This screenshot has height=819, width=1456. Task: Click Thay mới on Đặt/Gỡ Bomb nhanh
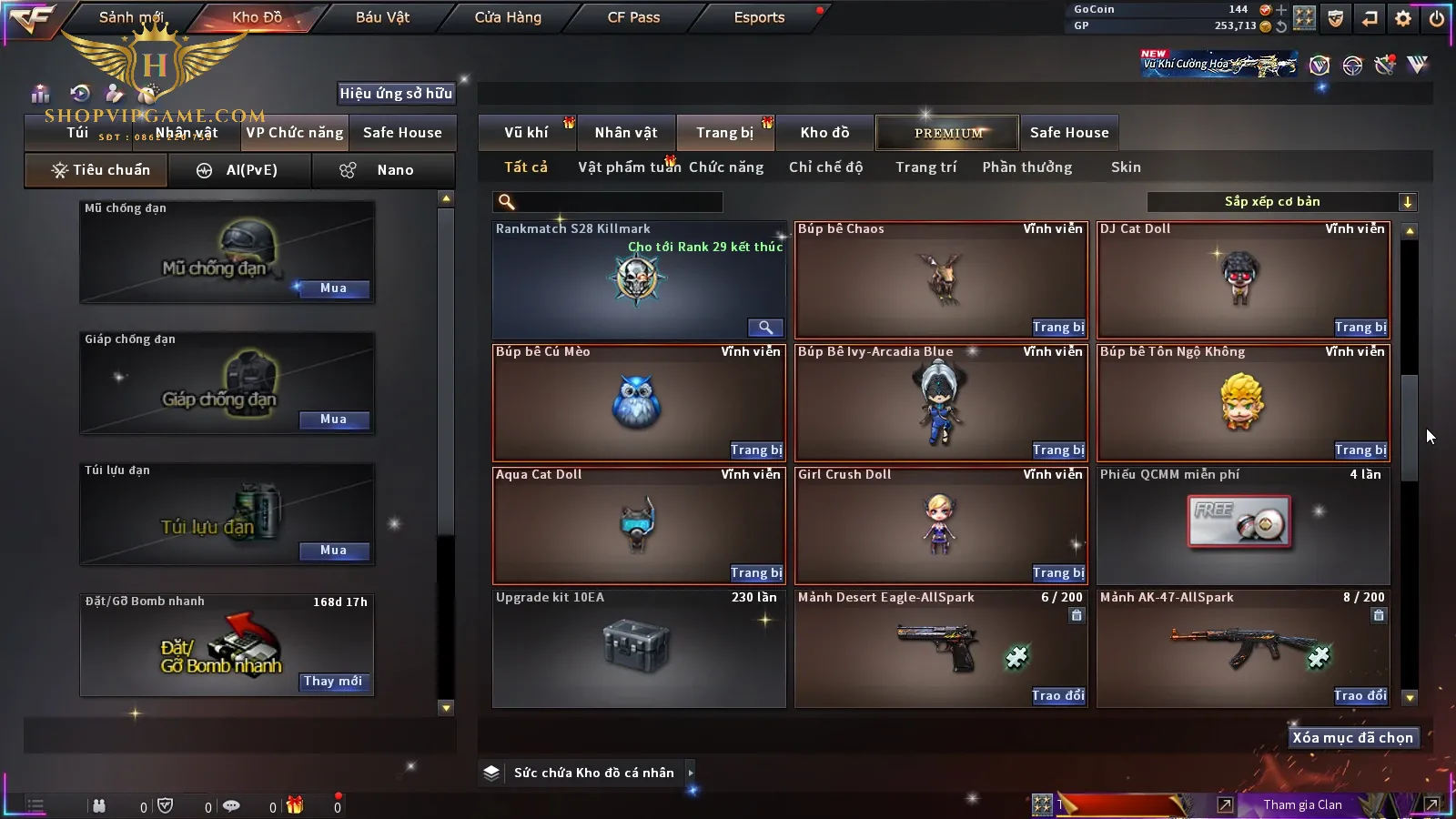(x=333, y=682)
